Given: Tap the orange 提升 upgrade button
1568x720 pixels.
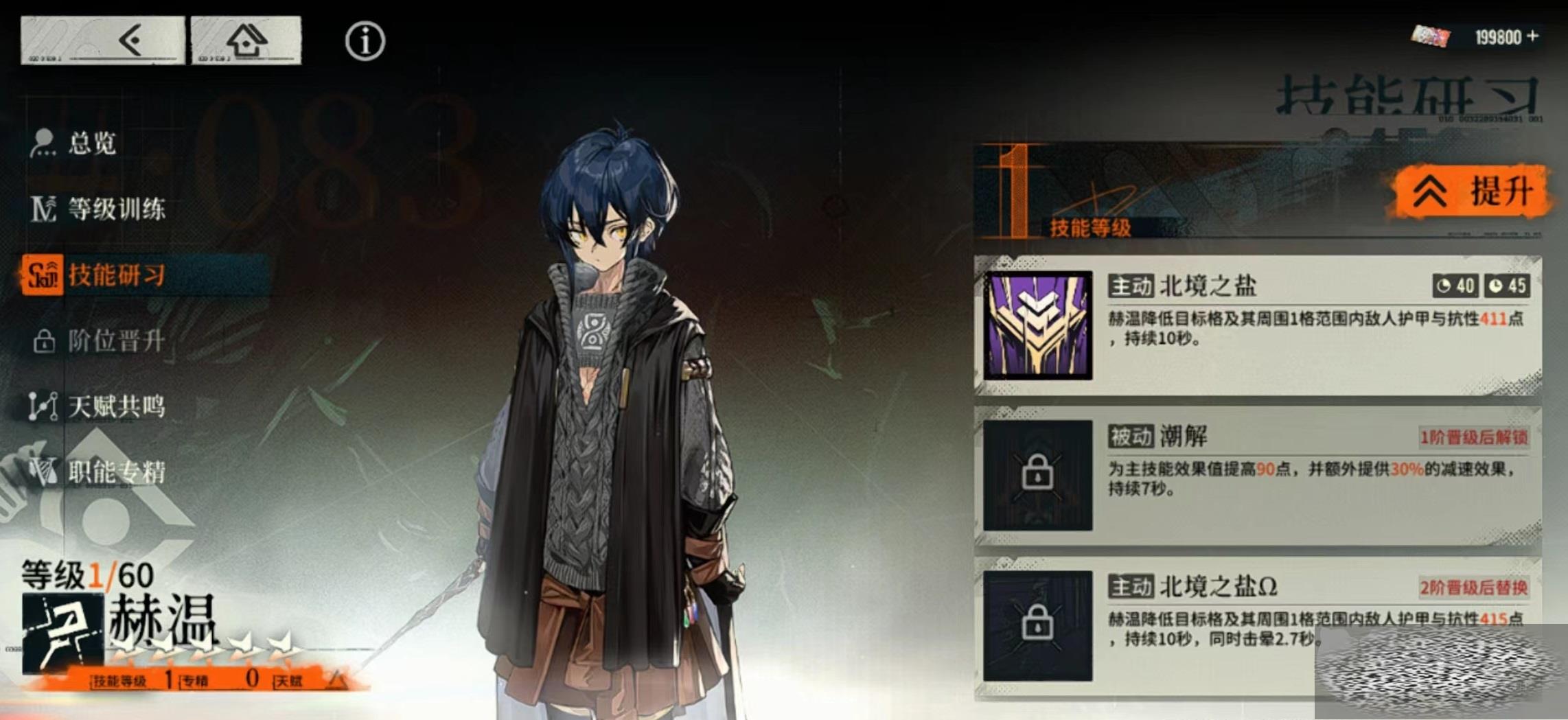Looking at the screenshot, I should coord(1472,191).
